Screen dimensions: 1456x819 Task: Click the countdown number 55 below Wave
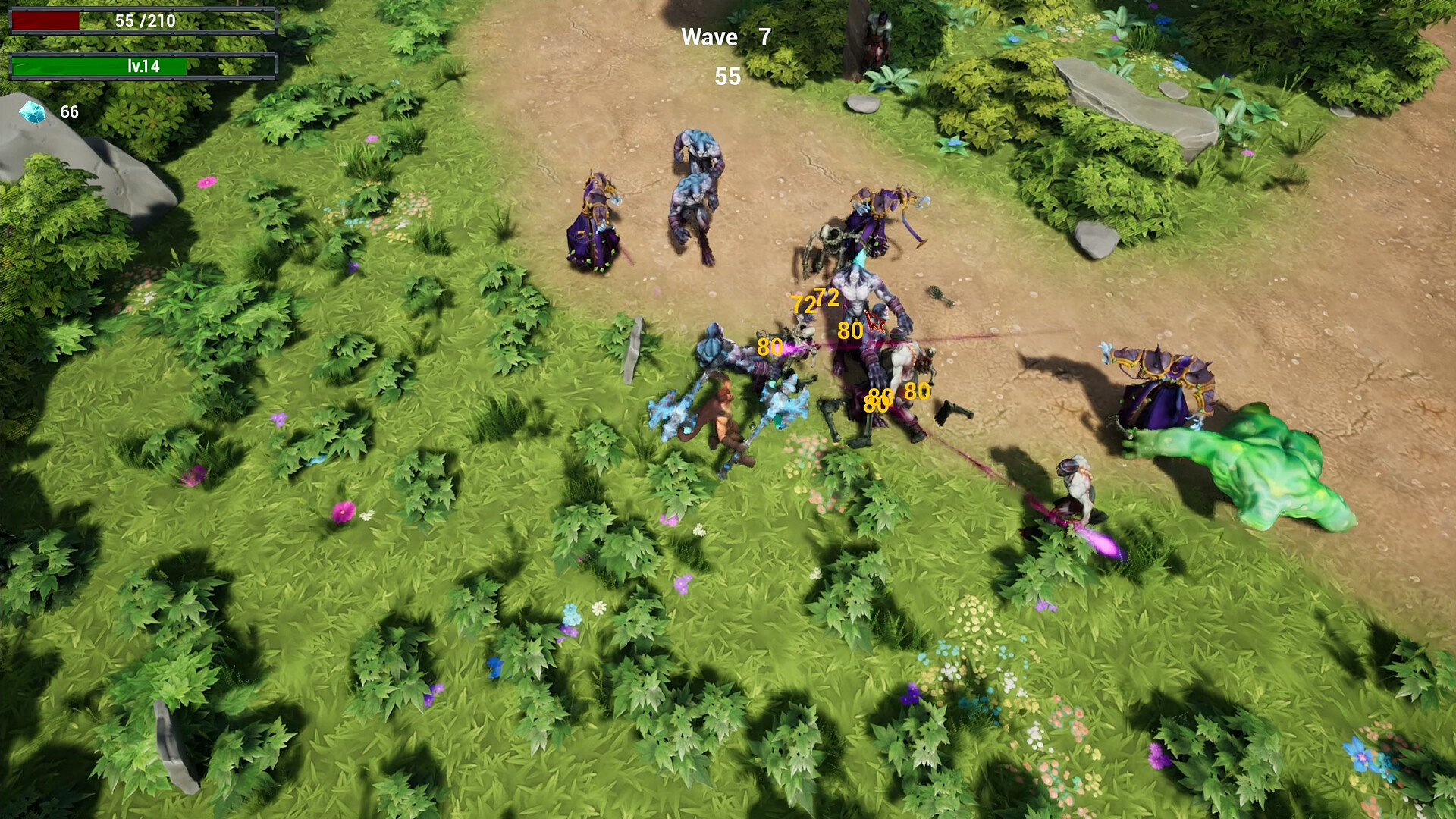click(726, 77)
